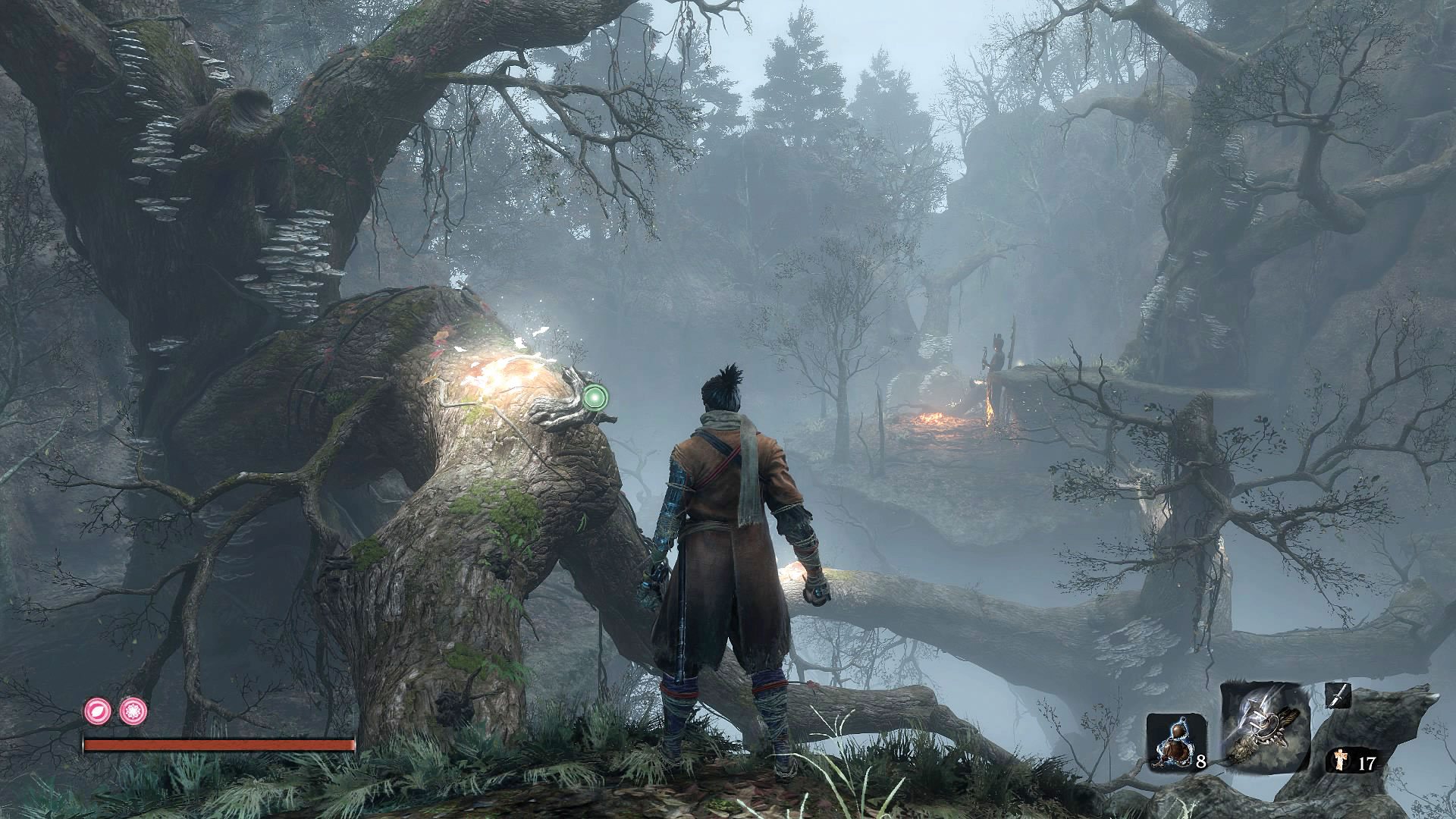Click the small sword combat art icon
The image size is (1456, 819).
pyautogui.click(x=1338, y=696)
